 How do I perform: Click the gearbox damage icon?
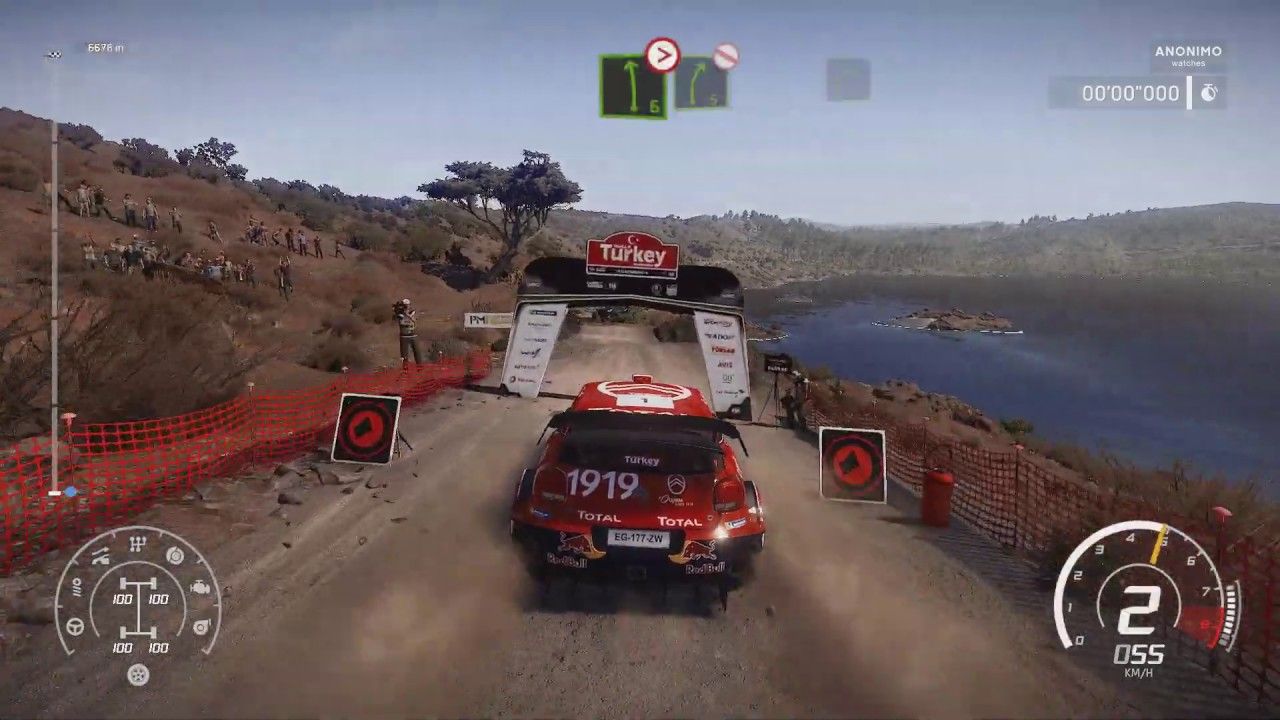(138, 543)
